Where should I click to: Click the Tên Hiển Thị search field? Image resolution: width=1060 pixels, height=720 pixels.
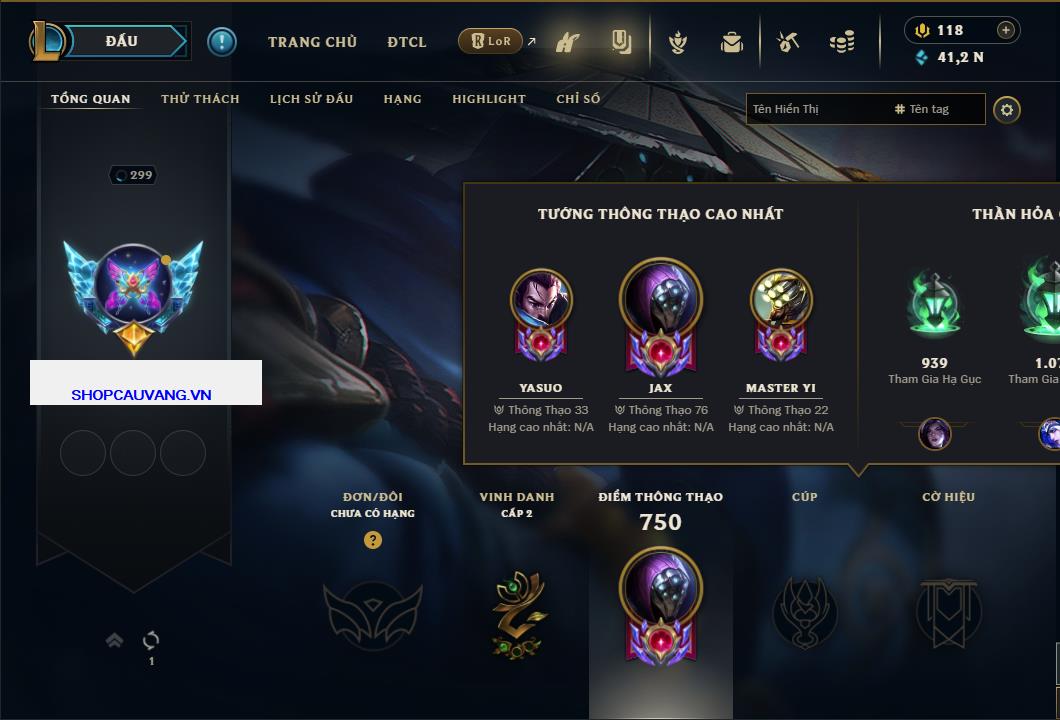tap(815, 109)
